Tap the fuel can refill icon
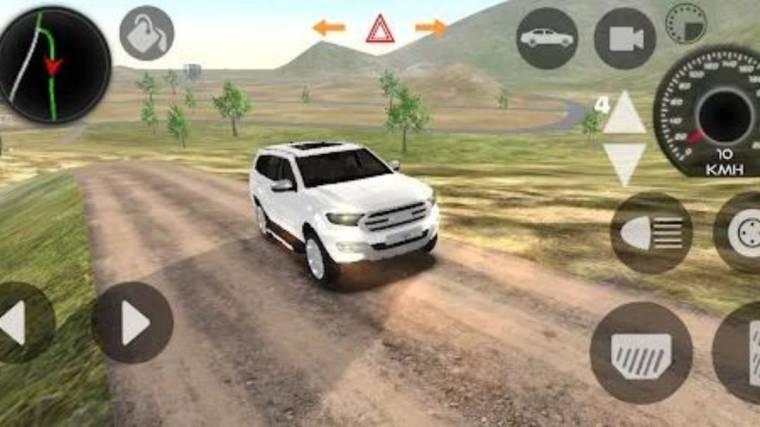The height and width of the screenshot is (427, 760). click(x=147, y=33)
